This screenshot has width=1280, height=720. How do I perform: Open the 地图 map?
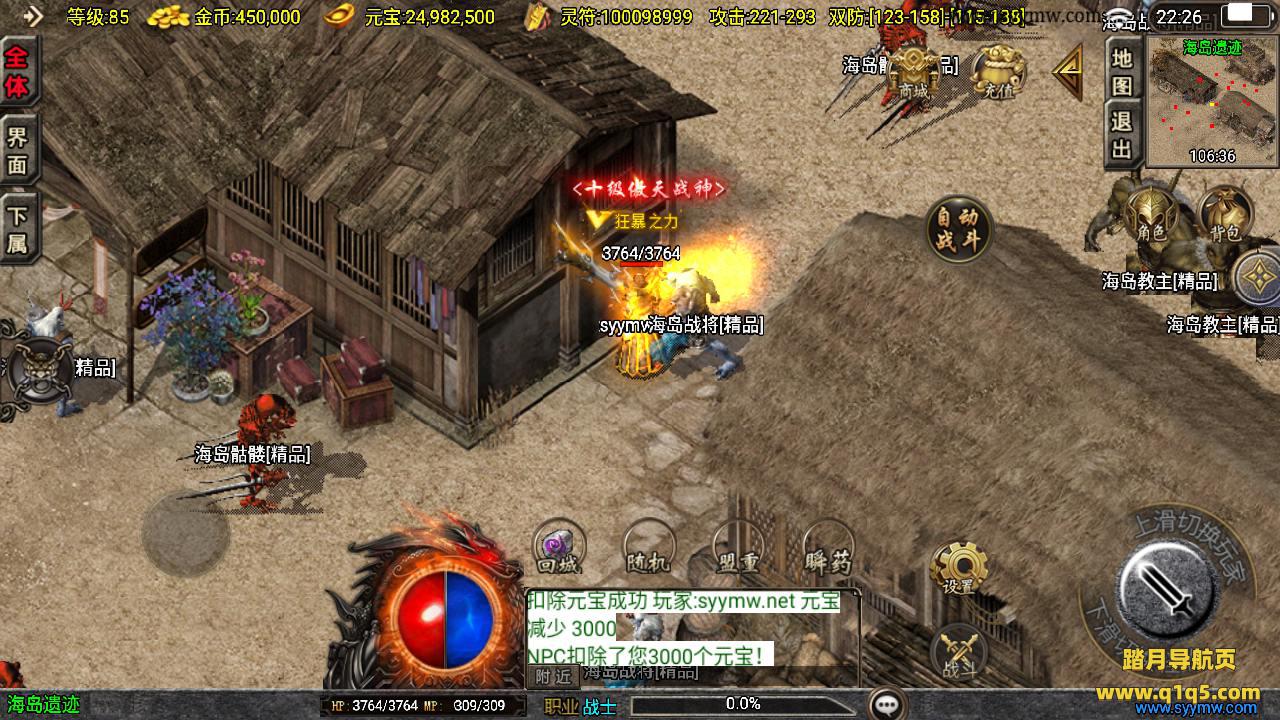coord(1123,71)
